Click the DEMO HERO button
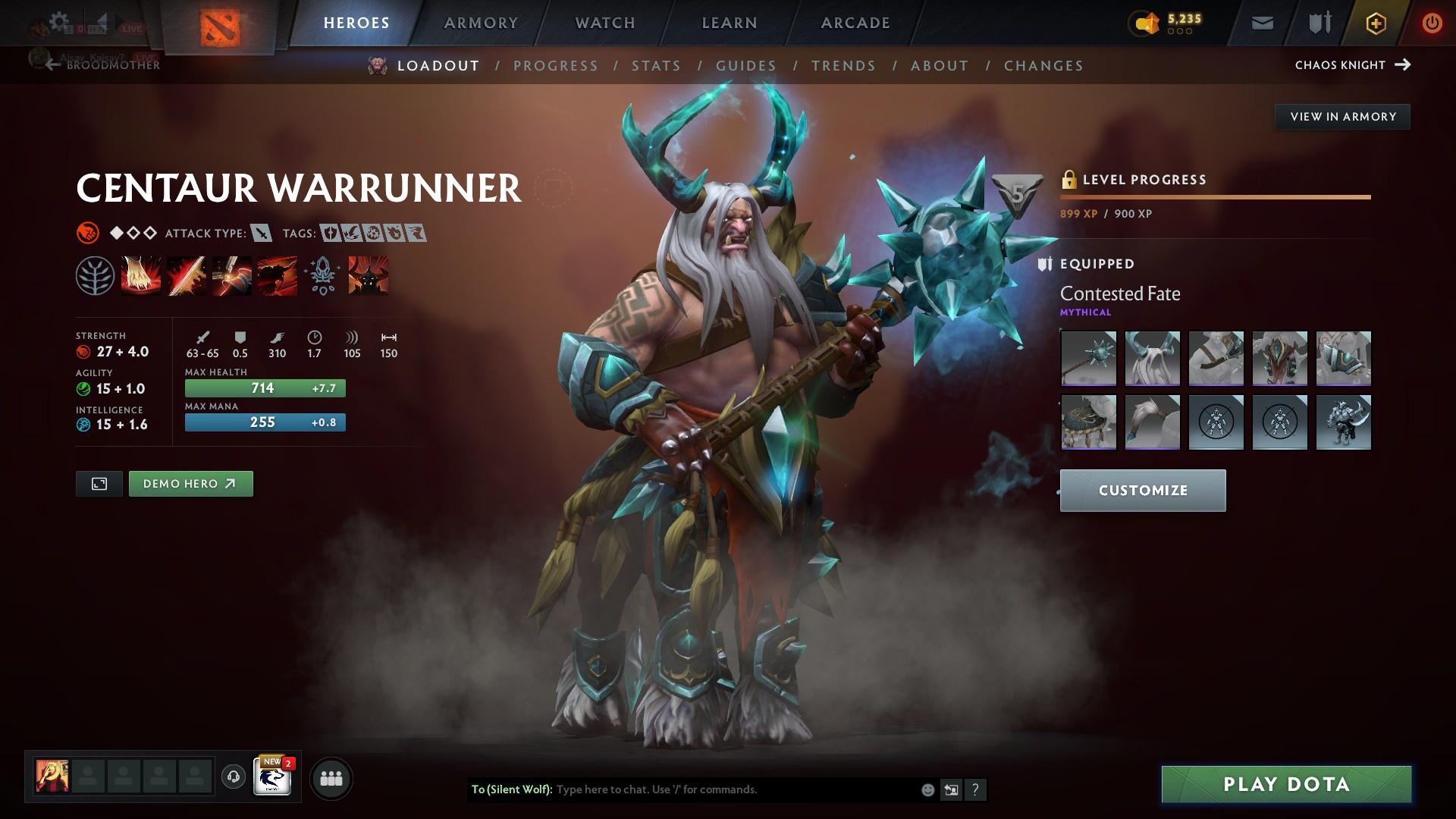The width and height of the screenshot is (1456, 819). (x=190, y=483)
